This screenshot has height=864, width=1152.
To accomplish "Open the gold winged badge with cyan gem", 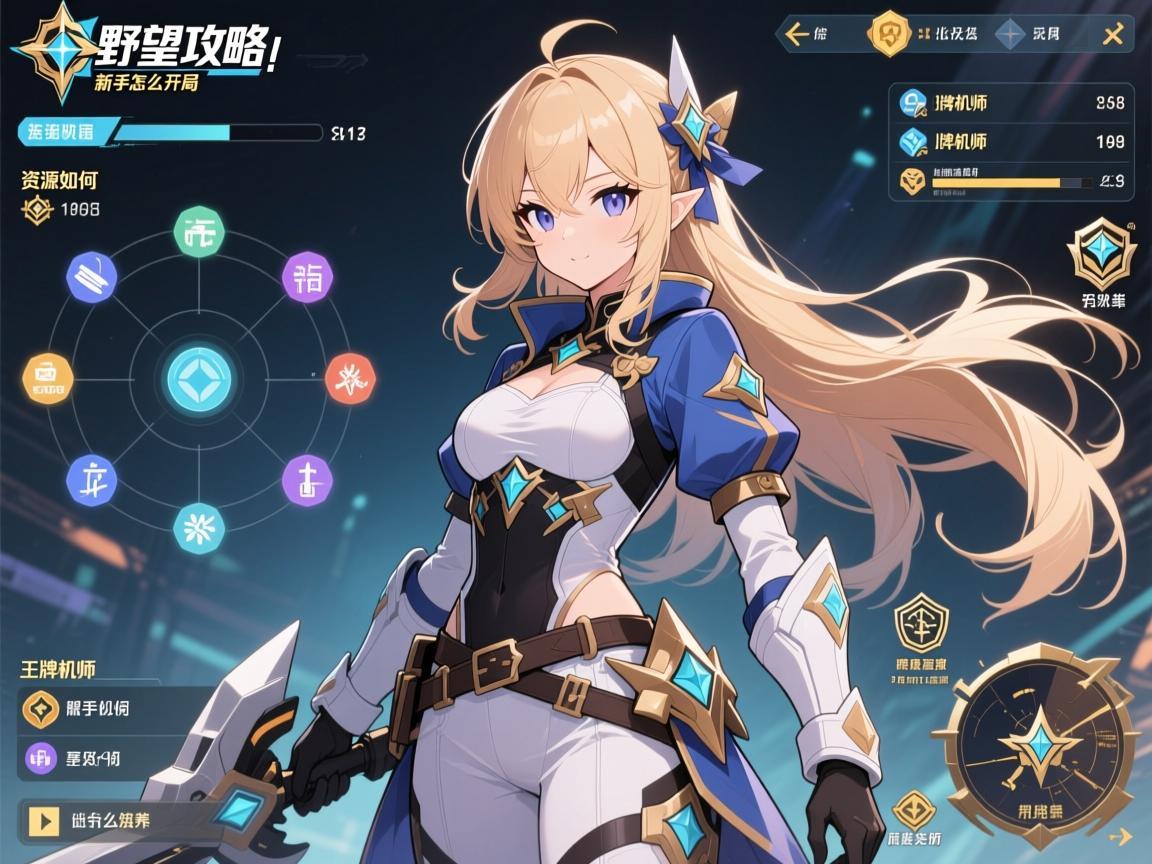I will (1100, 254).
